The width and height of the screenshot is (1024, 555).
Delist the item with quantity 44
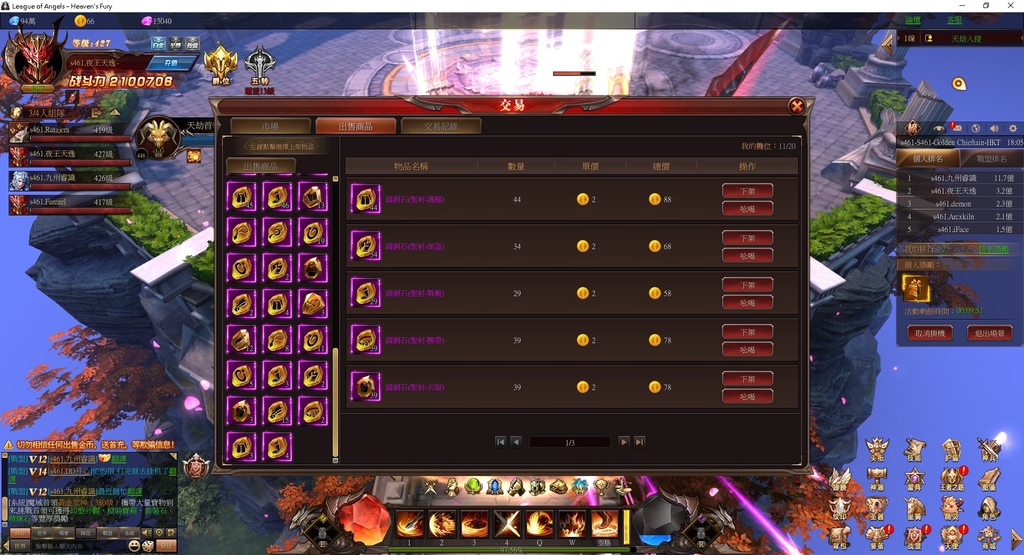tap(747, 191)
